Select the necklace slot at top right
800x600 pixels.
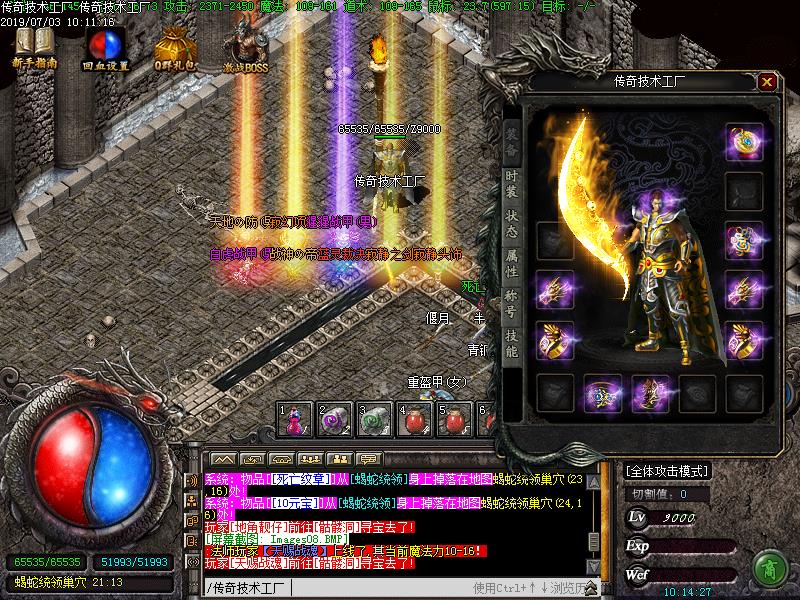[x=744, y=141]
